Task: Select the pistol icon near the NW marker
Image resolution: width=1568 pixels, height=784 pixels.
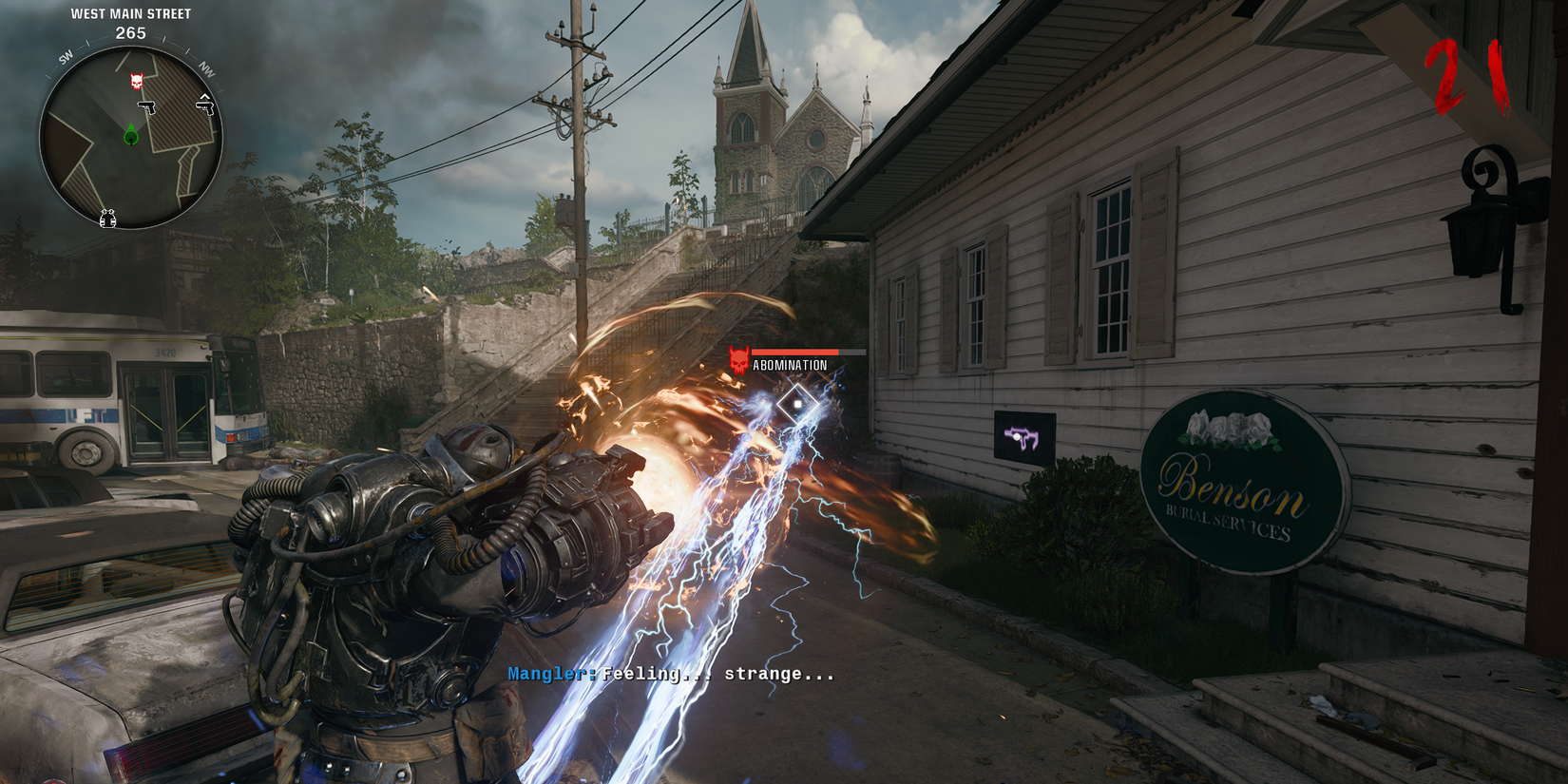Action: [x=206, y=108]
